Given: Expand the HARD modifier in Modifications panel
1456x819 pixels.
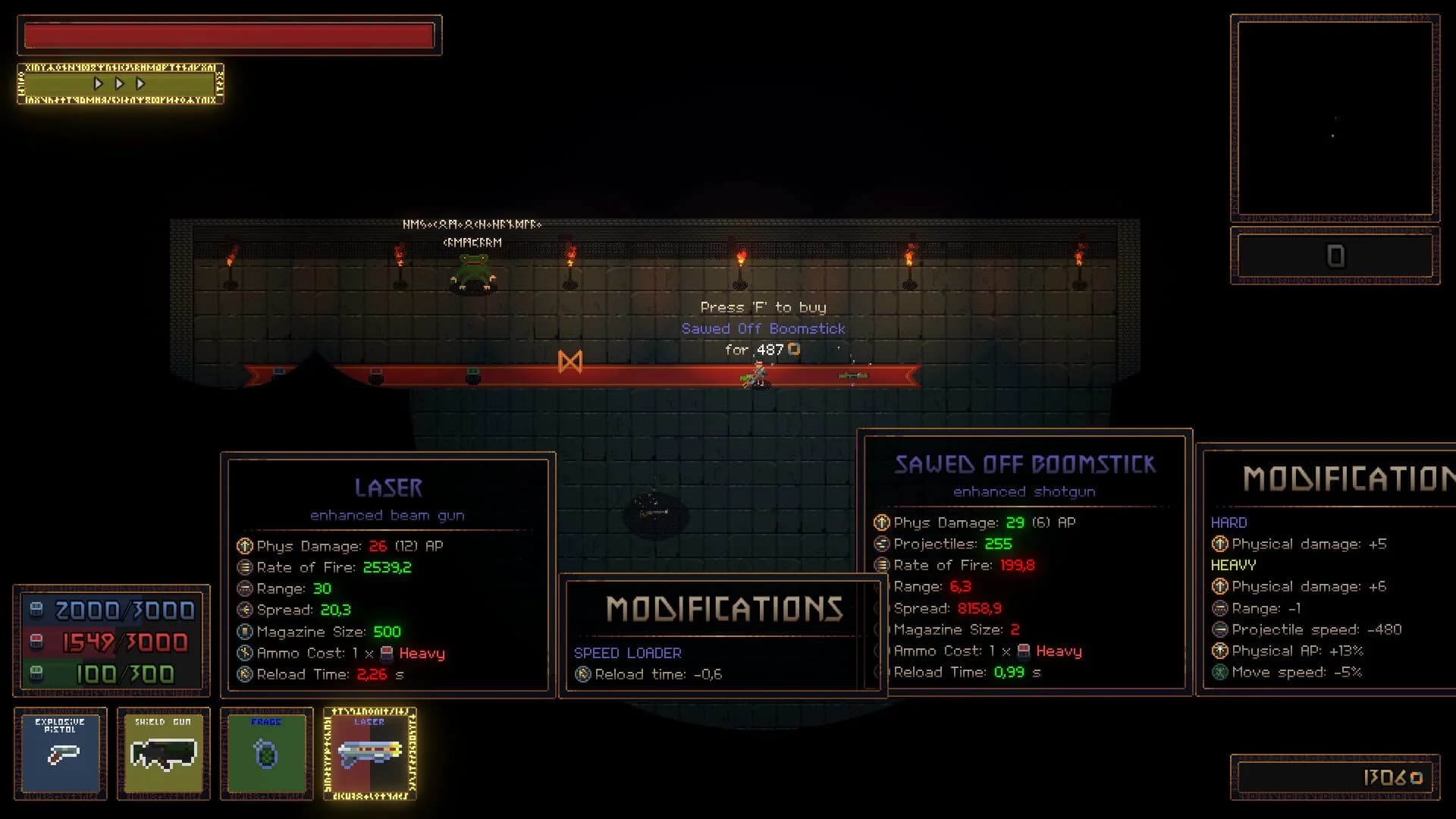Looking at the screenshot, I should pyautogui.click(x=1230, y=522).
